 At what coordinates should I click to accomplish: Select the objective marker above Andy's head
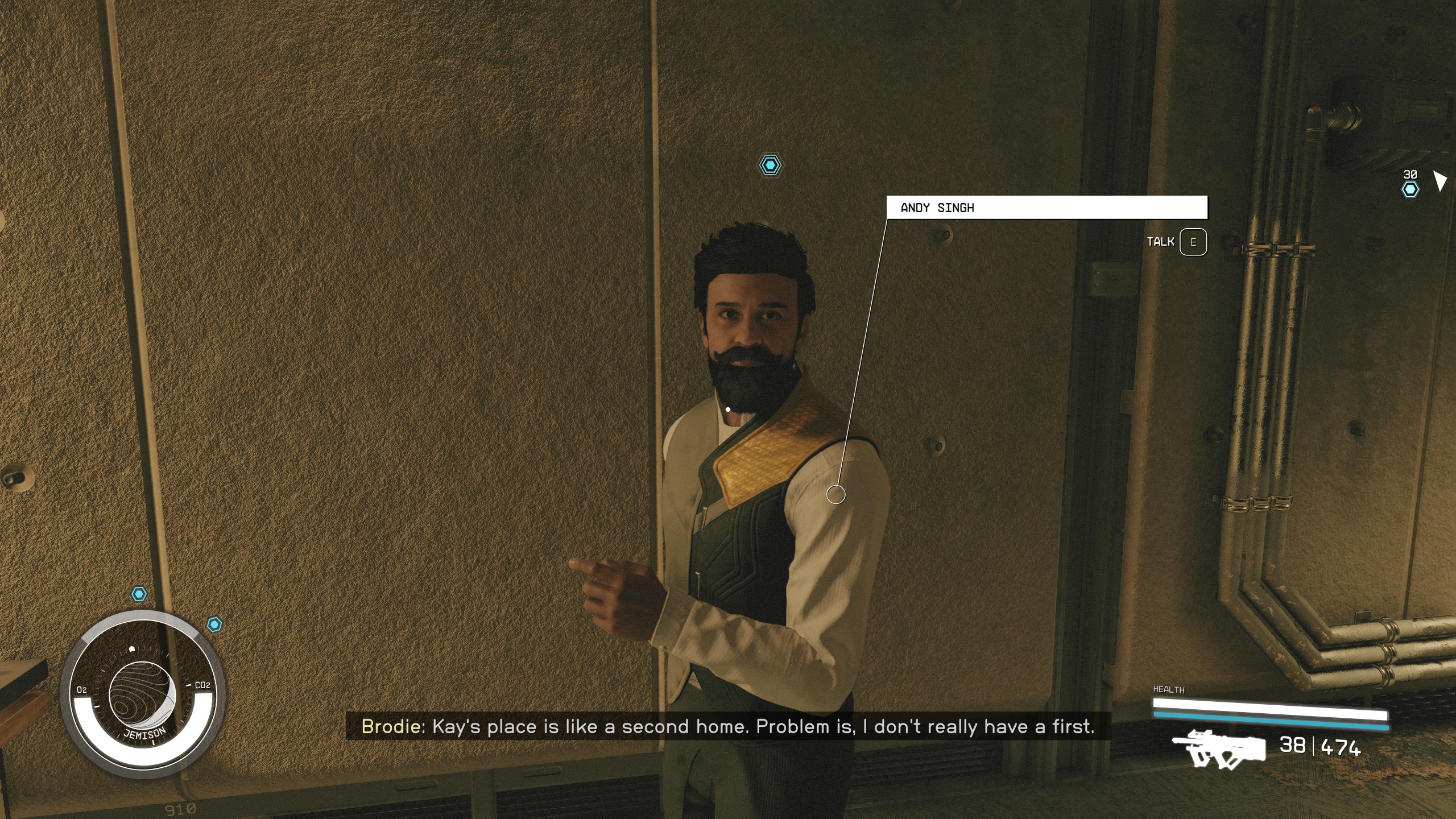click(x=770, y=165)
